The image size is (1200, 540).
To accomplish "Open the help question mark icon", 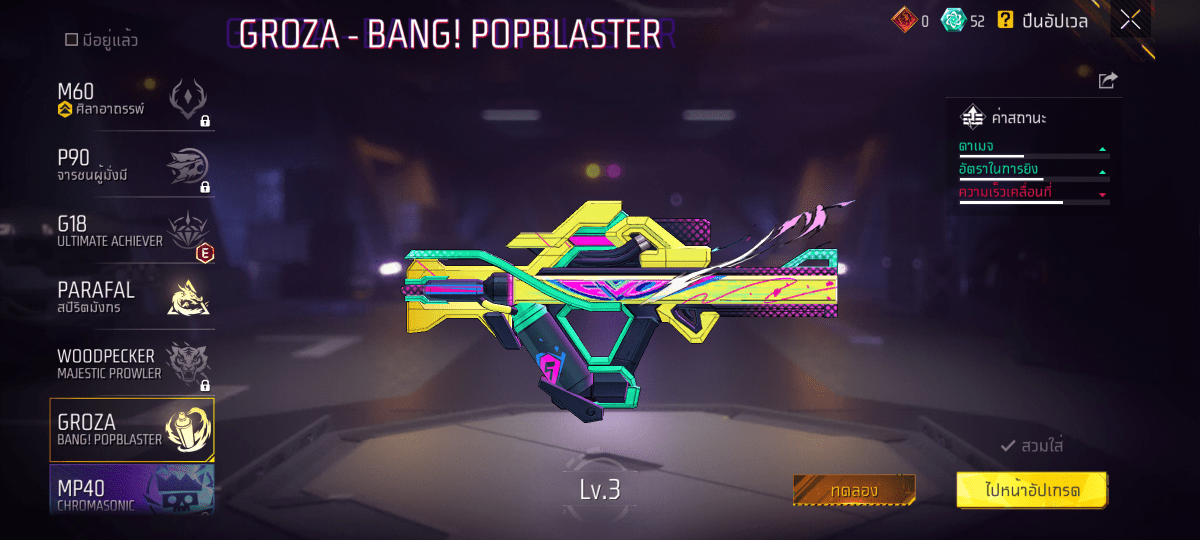I will pyautogui.click(x=1005, y=20).
